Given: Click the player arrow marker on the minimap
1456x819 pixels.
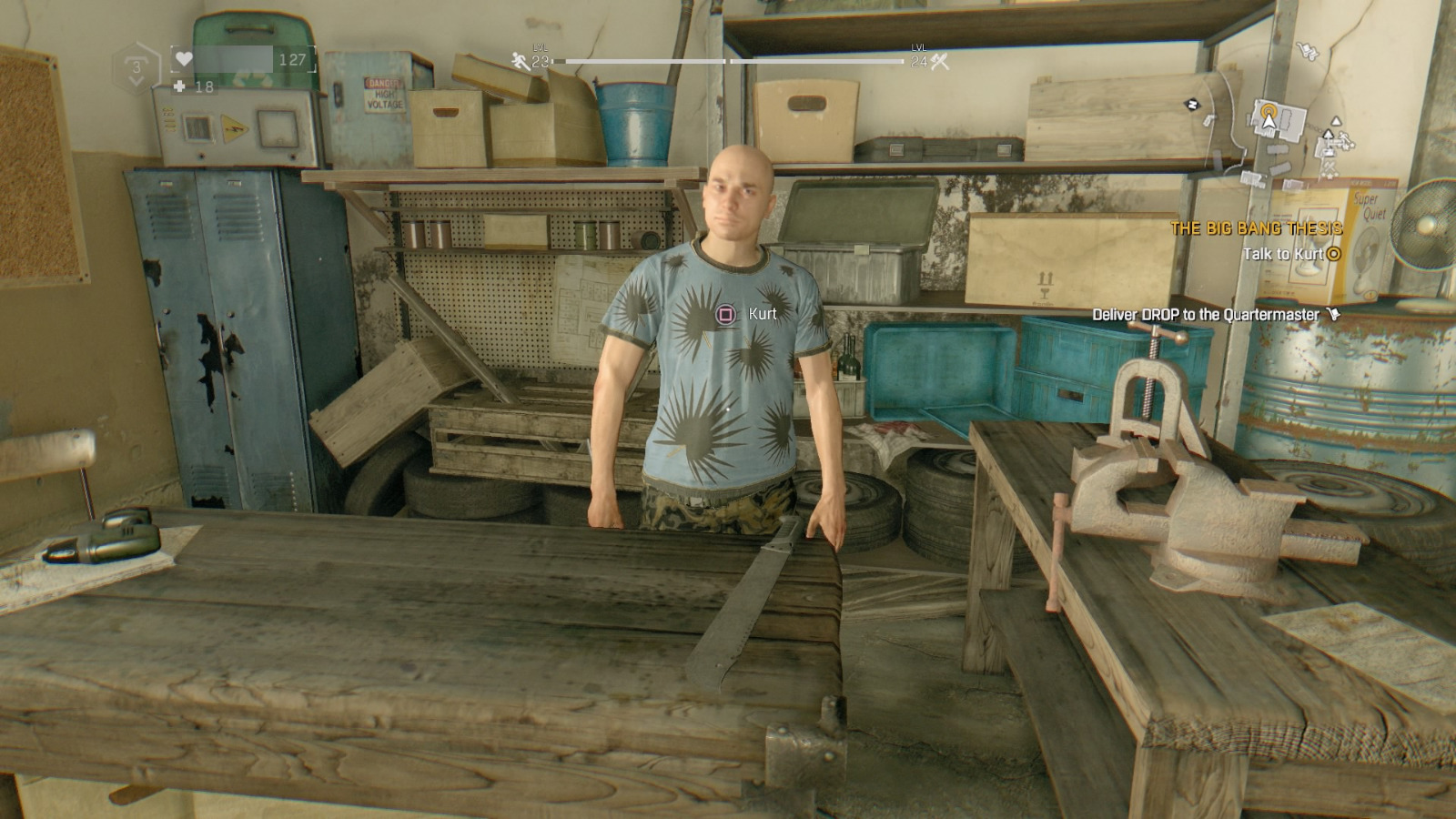Looking at the screenshot, I should (x=1269, y=123).
